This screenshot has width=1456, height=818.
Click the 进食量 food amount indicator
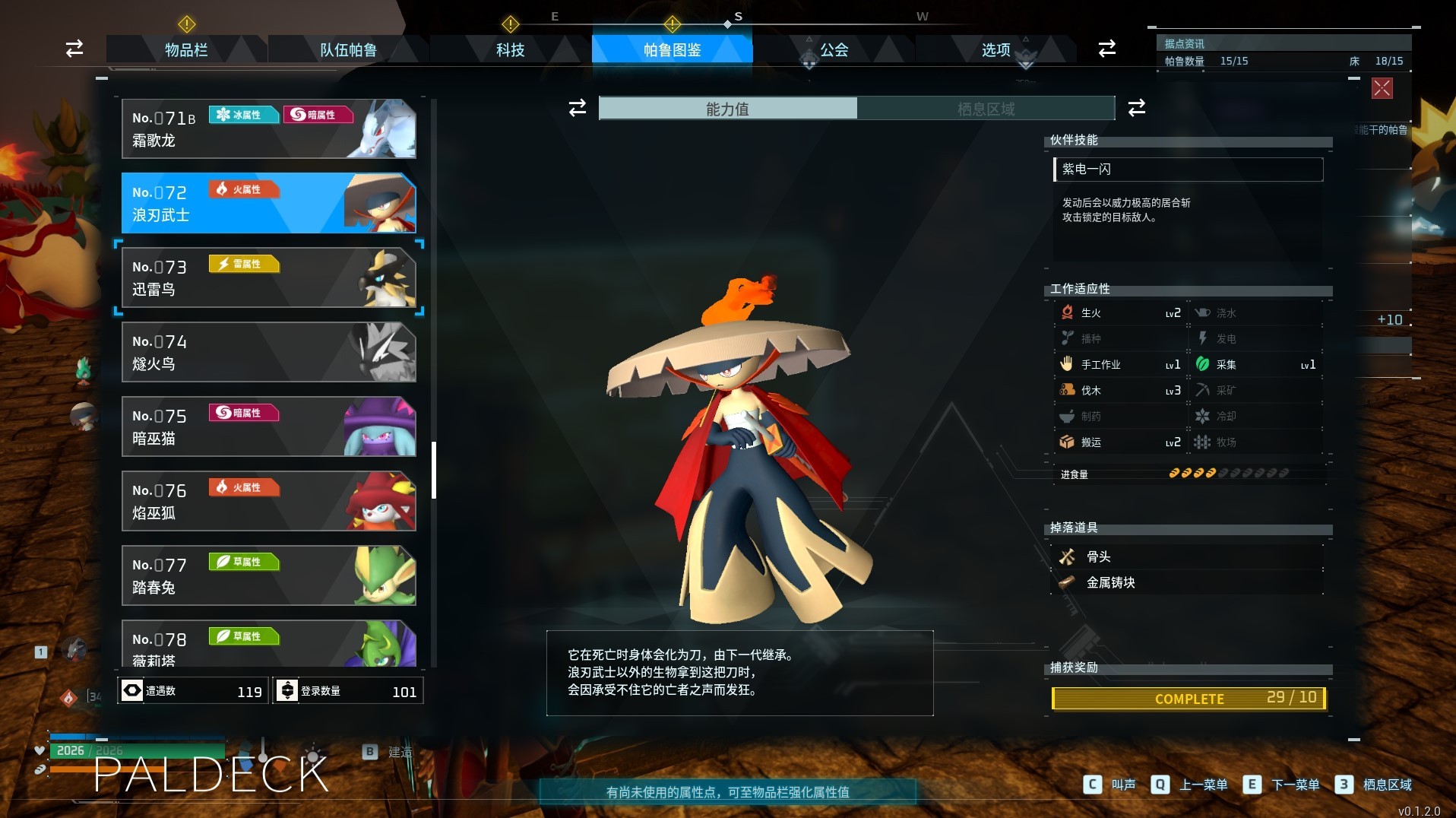point(1074,474)
